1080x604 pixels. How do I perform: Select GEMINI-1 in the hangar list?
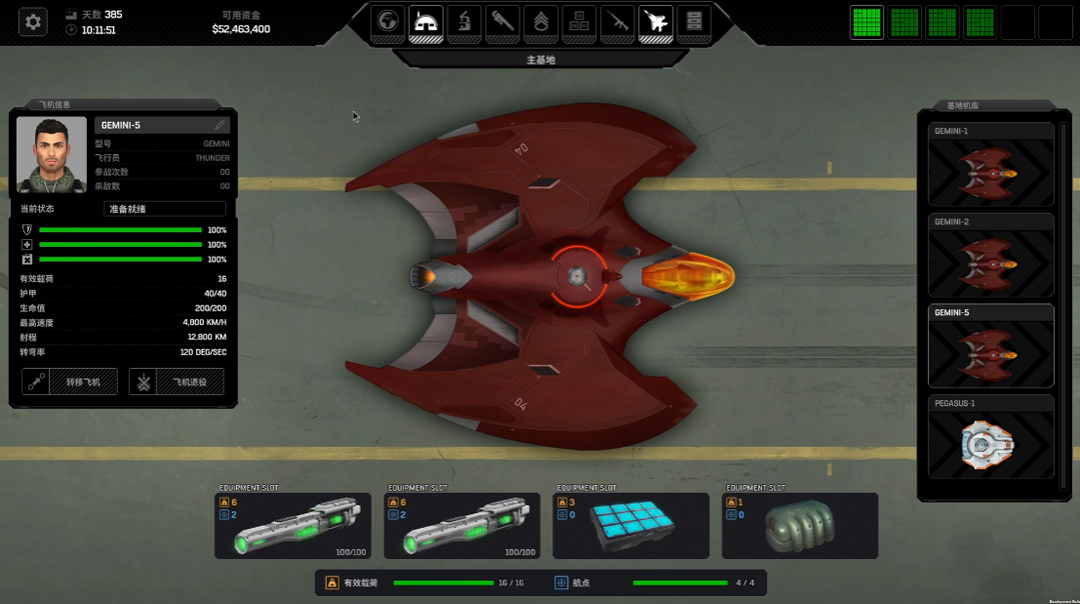991,166
